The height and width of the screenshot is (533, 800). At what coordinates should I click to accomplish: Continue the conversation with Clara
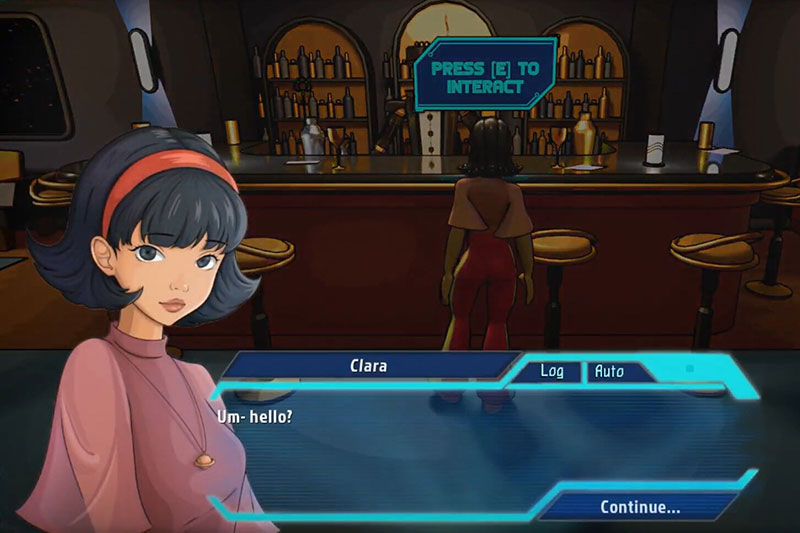click(640, 507)
